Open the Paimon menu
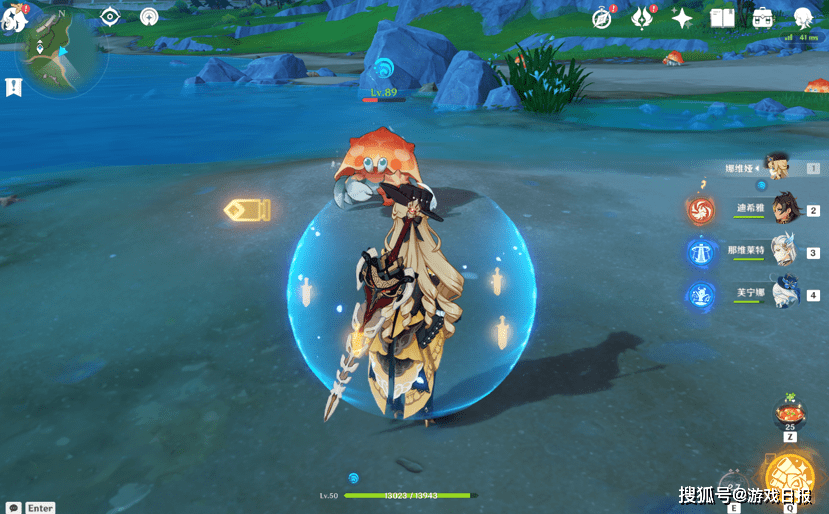 pyautogui.click(x=13, y=20)
